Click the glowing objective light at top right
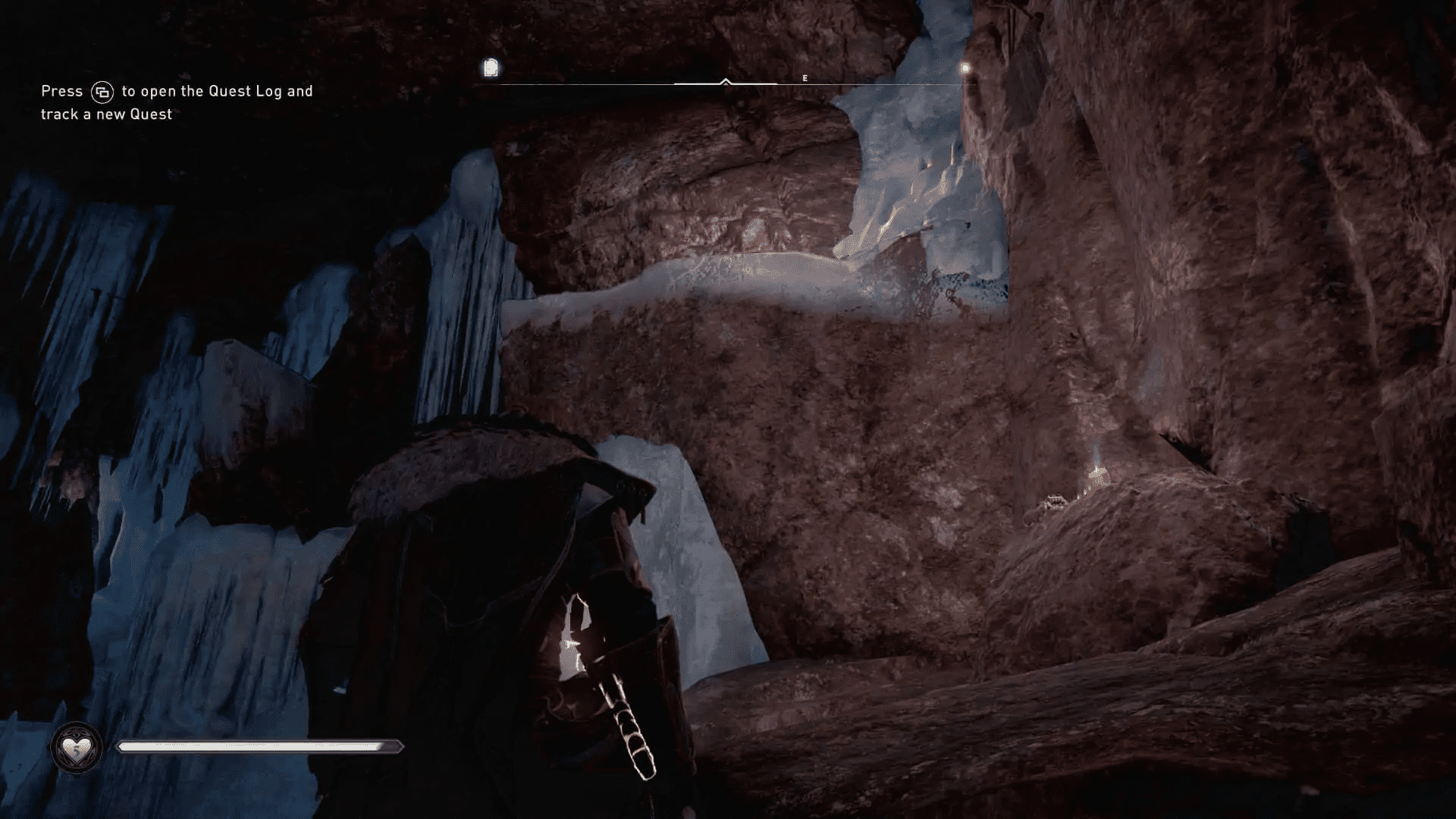The width and height of the screenshot is (1456, 819). 965,68
